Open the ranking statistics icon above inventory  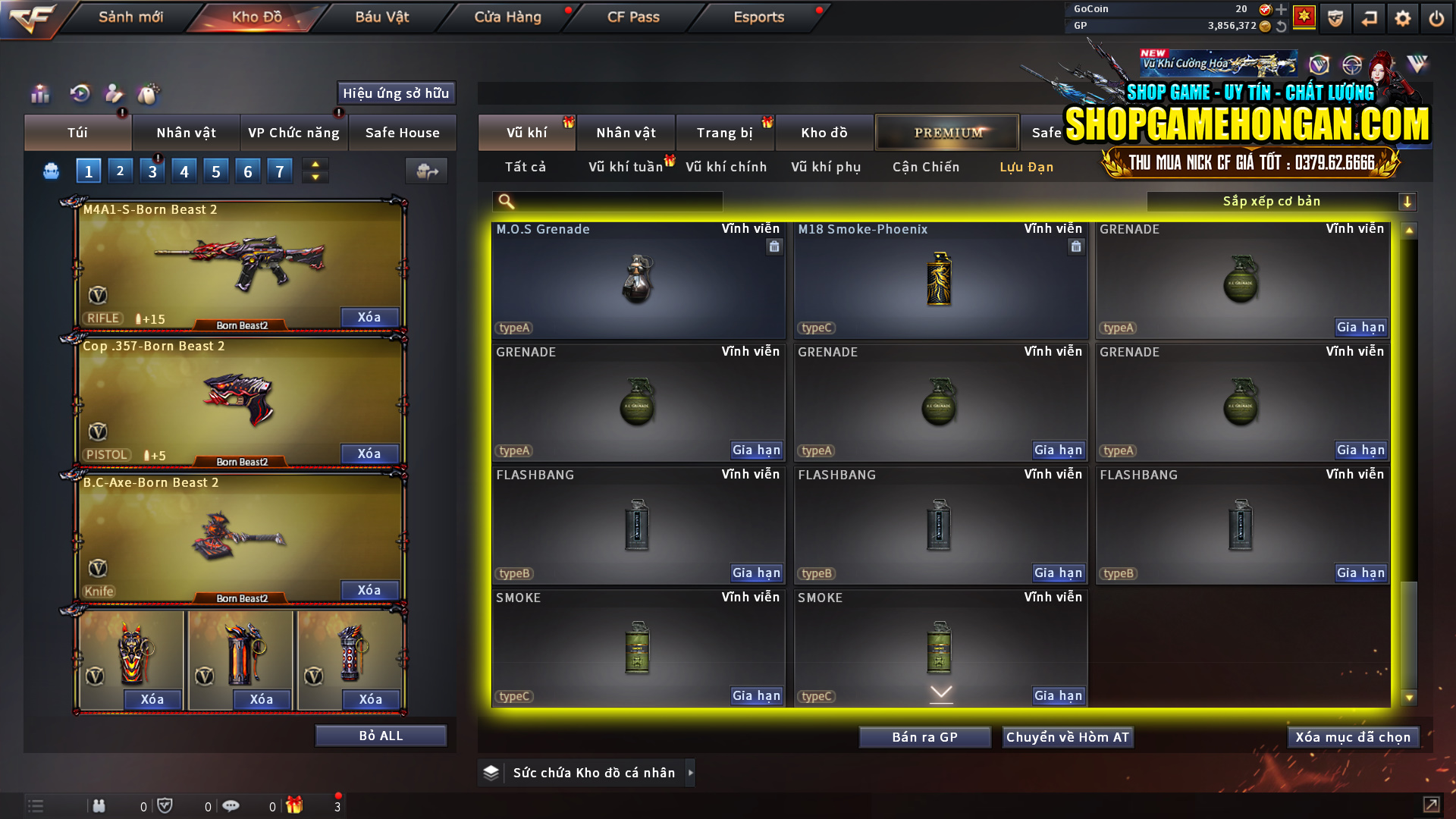click(x=39, y=94)
